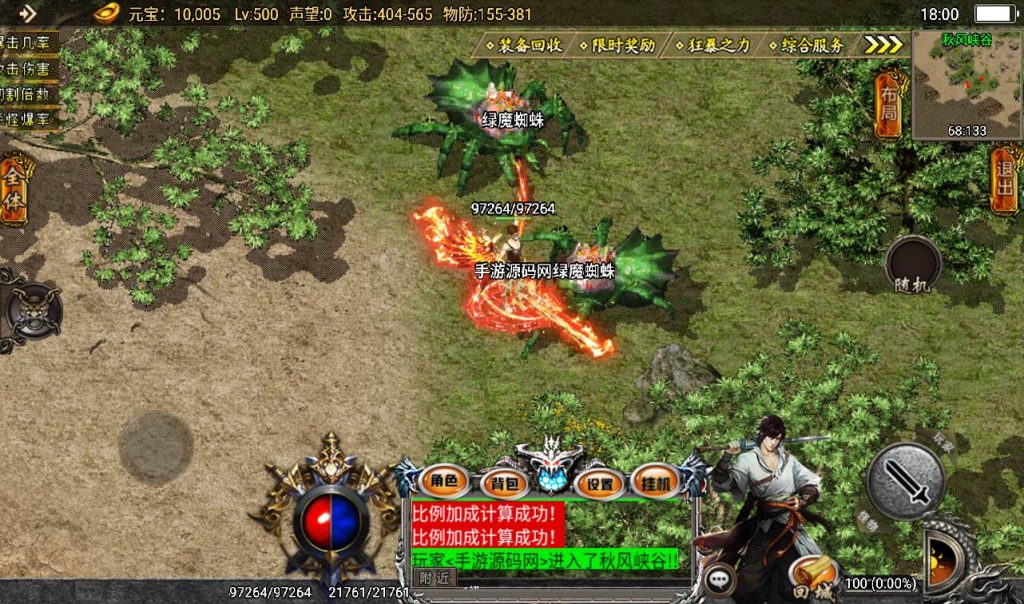Viewport: 1024px width, 604px height.
Task: Select the 狂暴之力 menu entry
Action: click(x=719, y=45)
